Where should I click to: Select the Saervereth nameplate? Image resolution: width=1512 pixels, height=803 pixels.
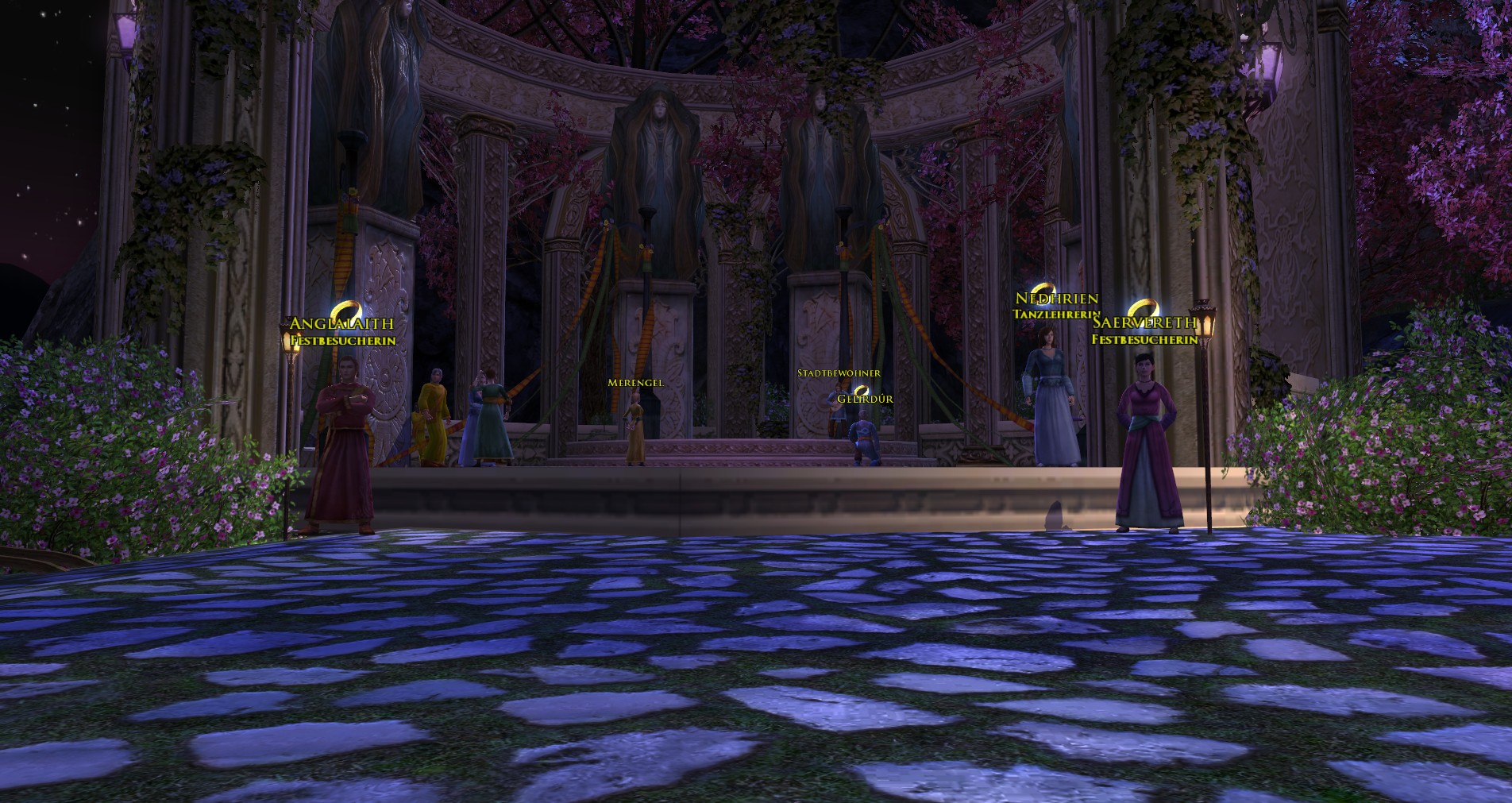[x=1144, y=322]
